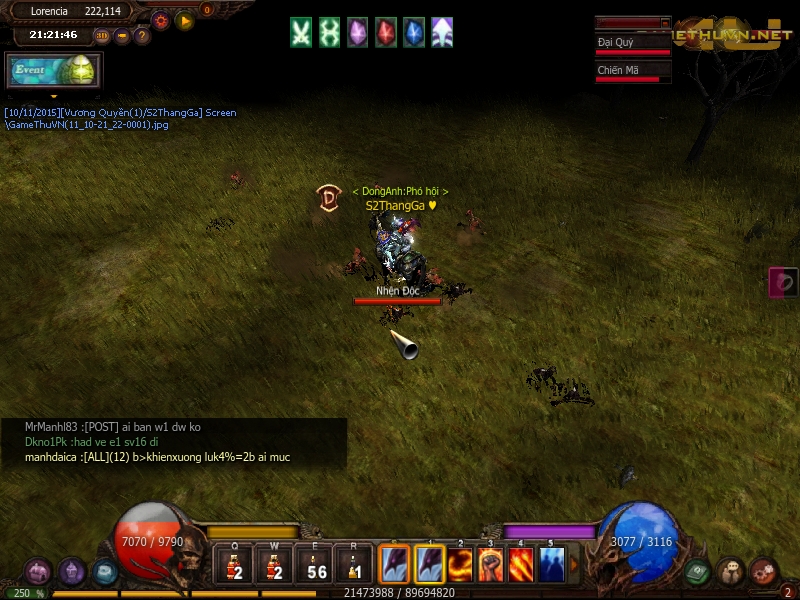
Task: Open the question mark help button
Action: (x=142, y=36)
